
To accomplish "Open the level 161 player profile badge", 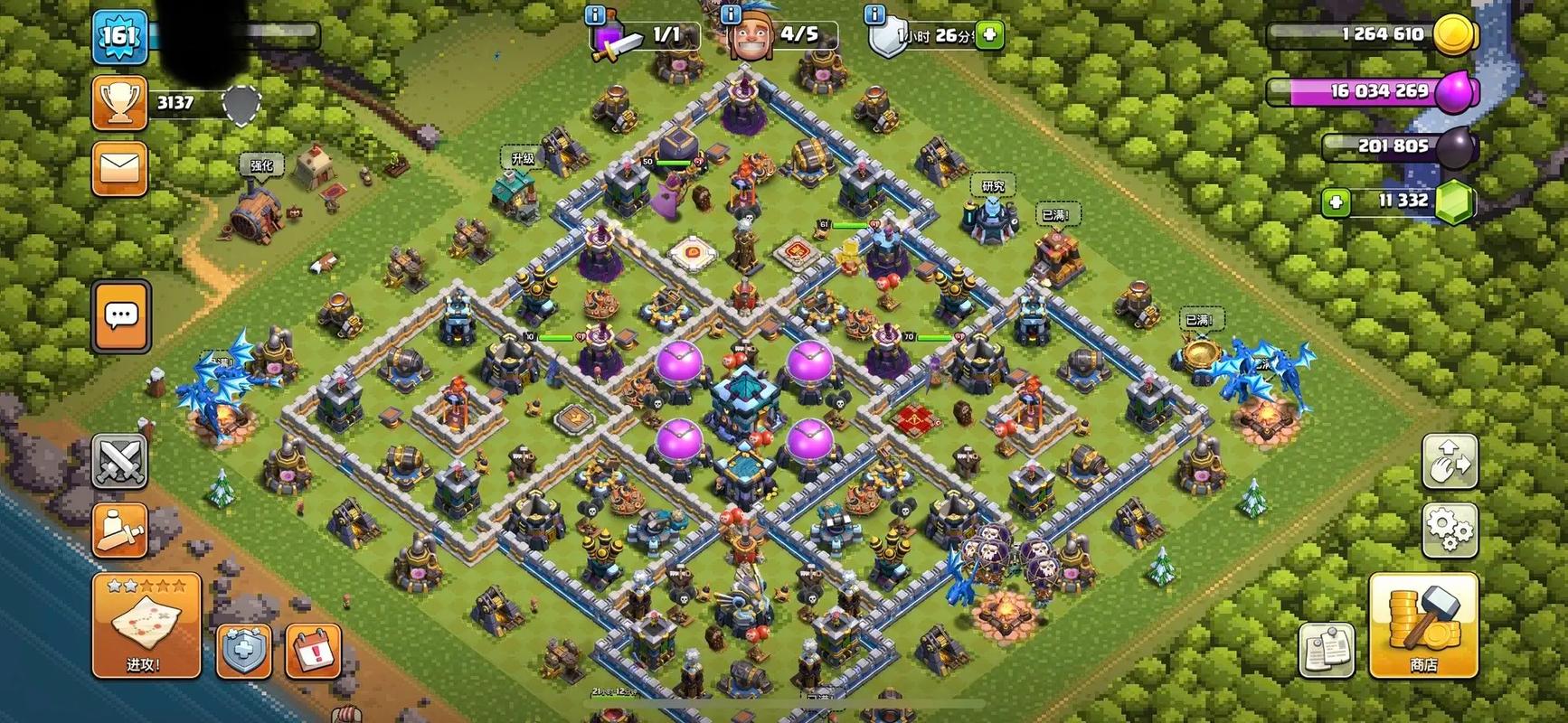I will 118,37.
